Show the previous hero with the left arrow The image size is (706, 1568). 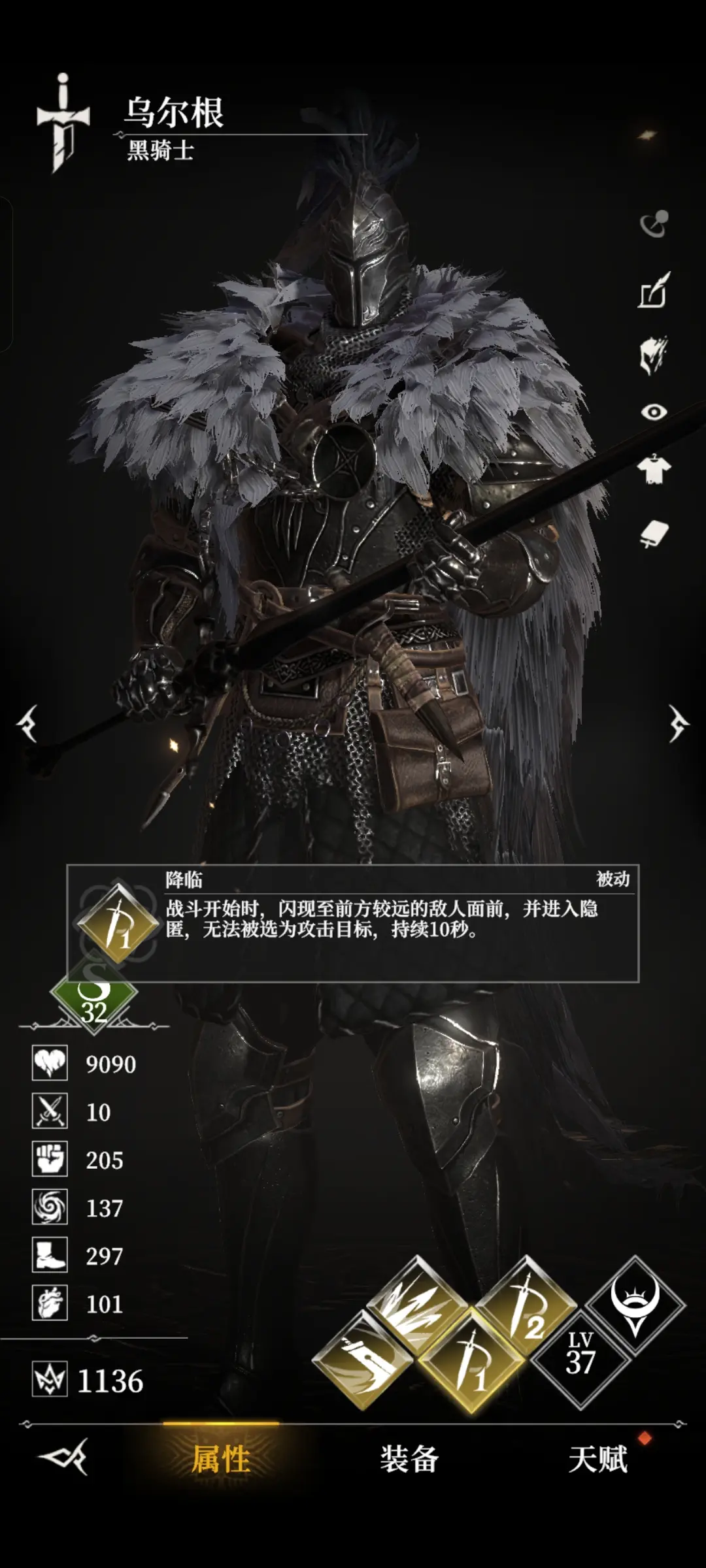[27, 724]
